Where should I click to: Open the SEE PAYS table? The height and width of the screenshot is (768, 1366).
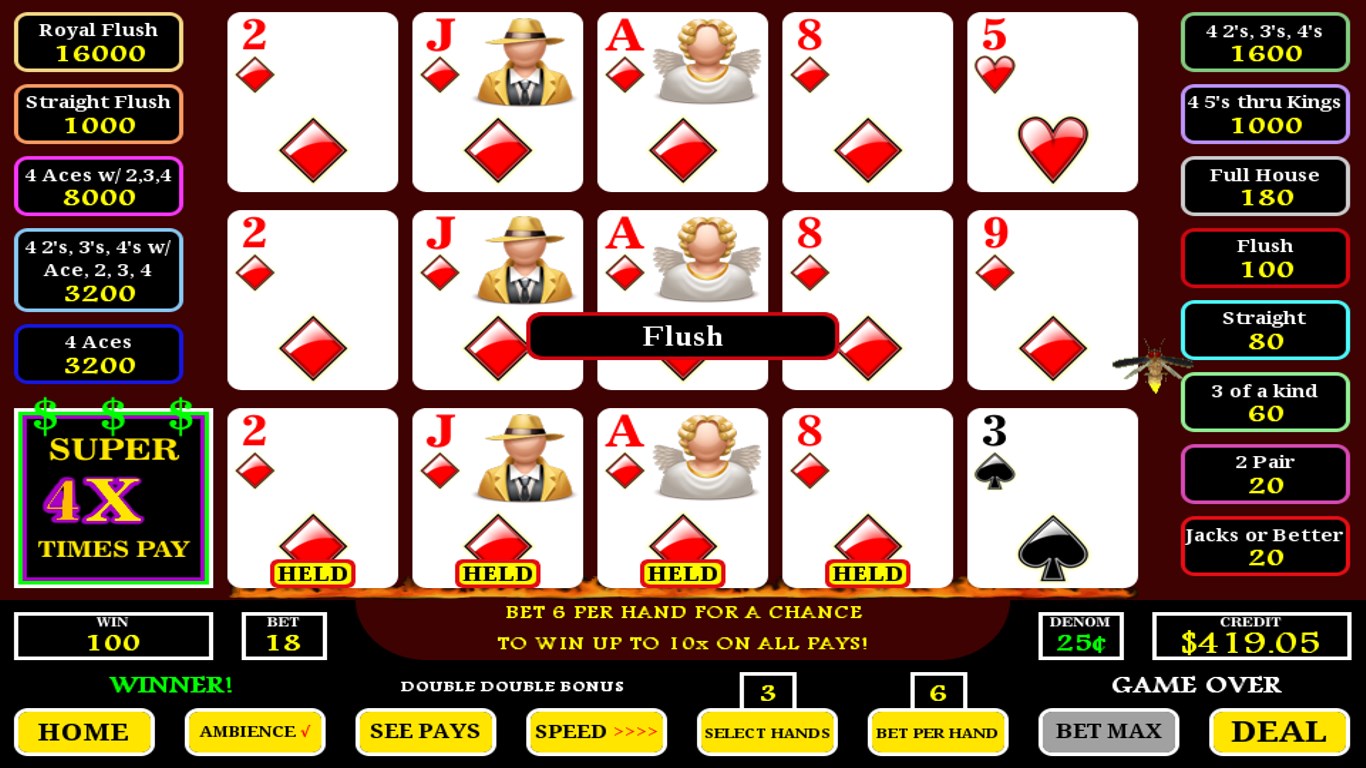click(x=425, y=732)
